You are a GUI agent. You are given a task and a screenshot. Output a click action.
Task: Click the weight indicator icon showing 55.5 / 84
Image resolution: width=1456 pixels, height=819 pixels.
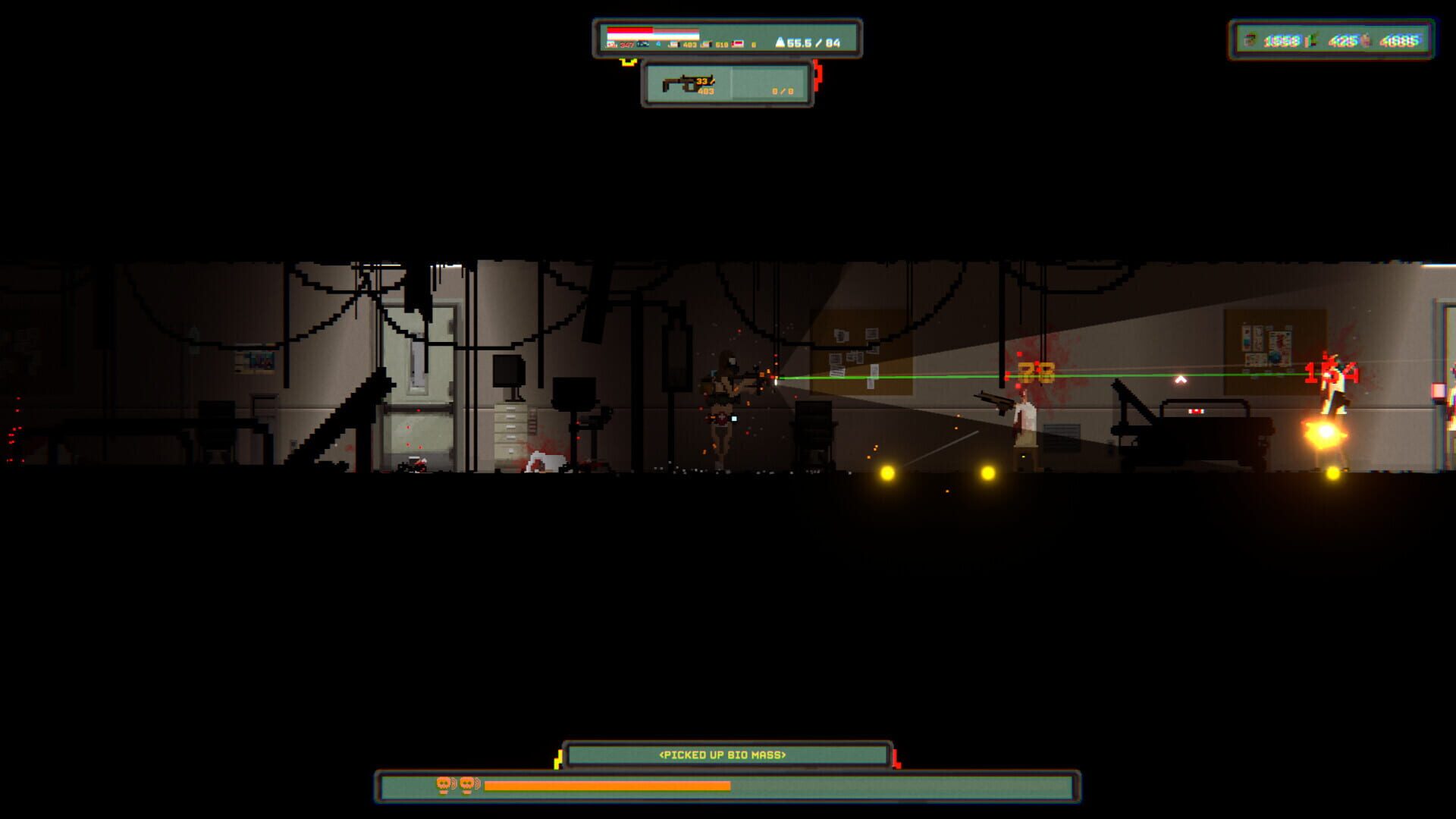(x=781, y=44)
